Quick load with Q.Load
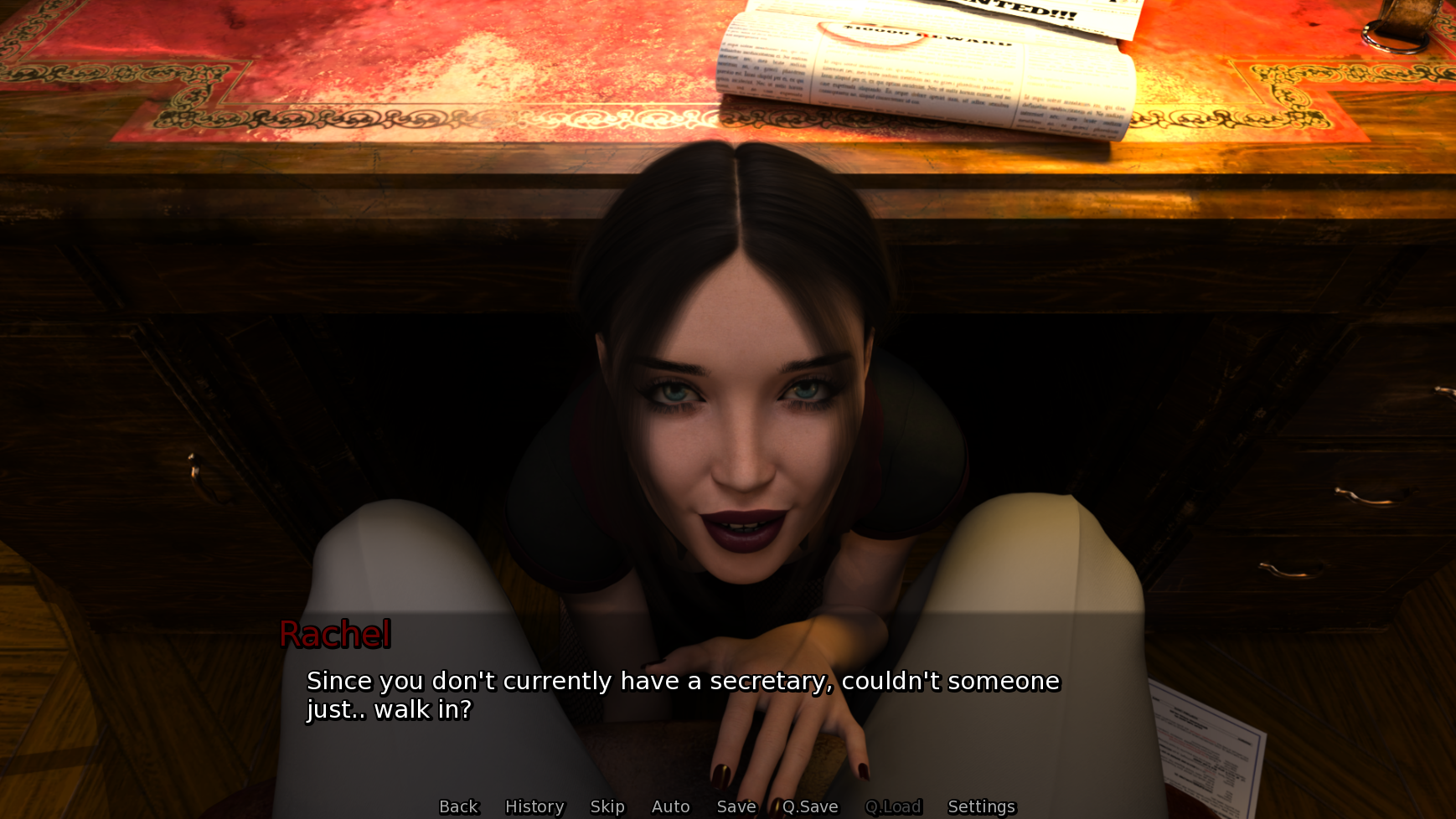This screenshot has height=819, width=1456. 893,806
